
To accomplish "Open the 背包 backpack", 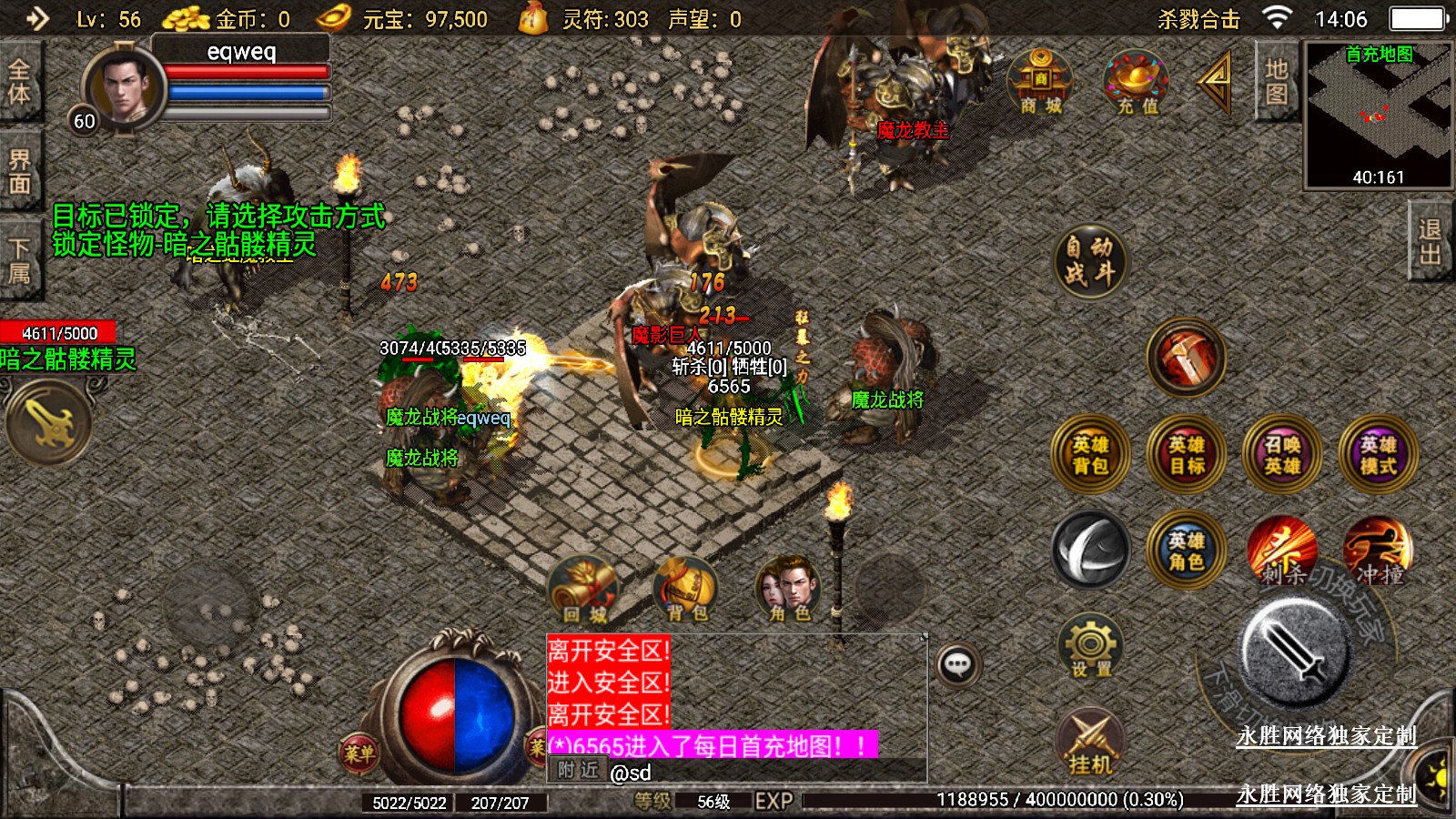I will [687, 591].
